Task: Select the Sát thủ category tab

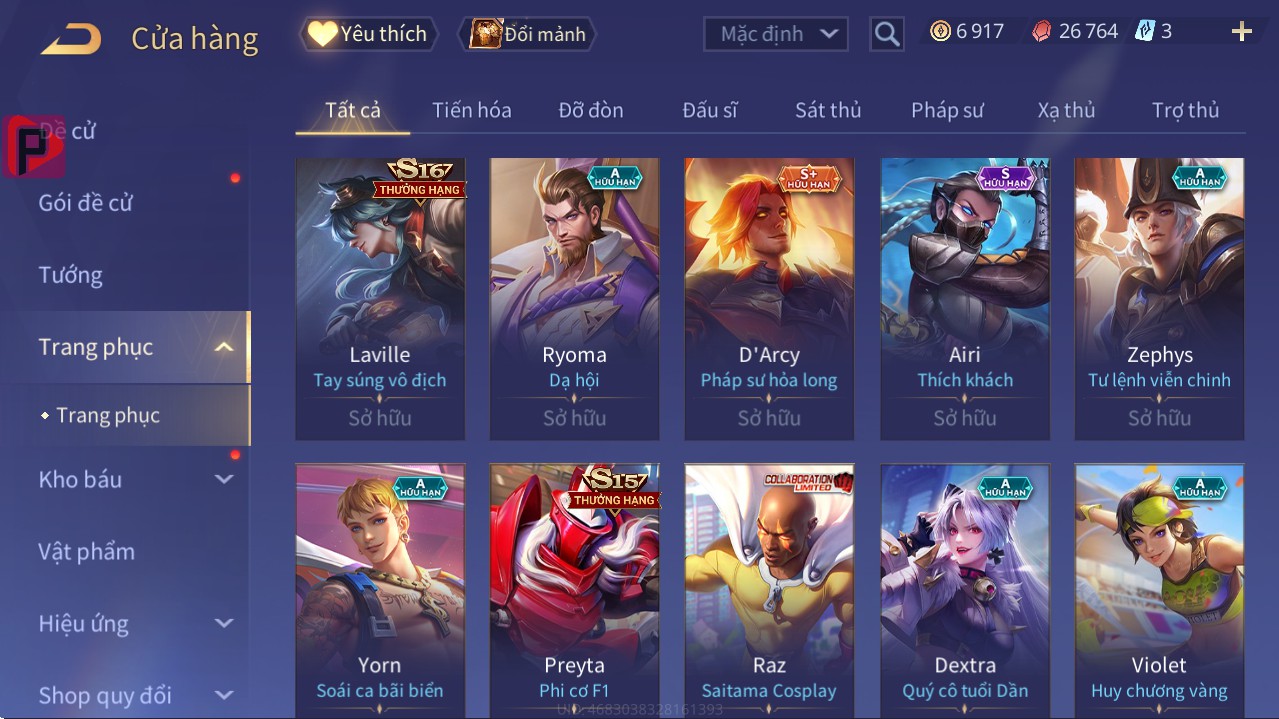Action: [828, 110]
